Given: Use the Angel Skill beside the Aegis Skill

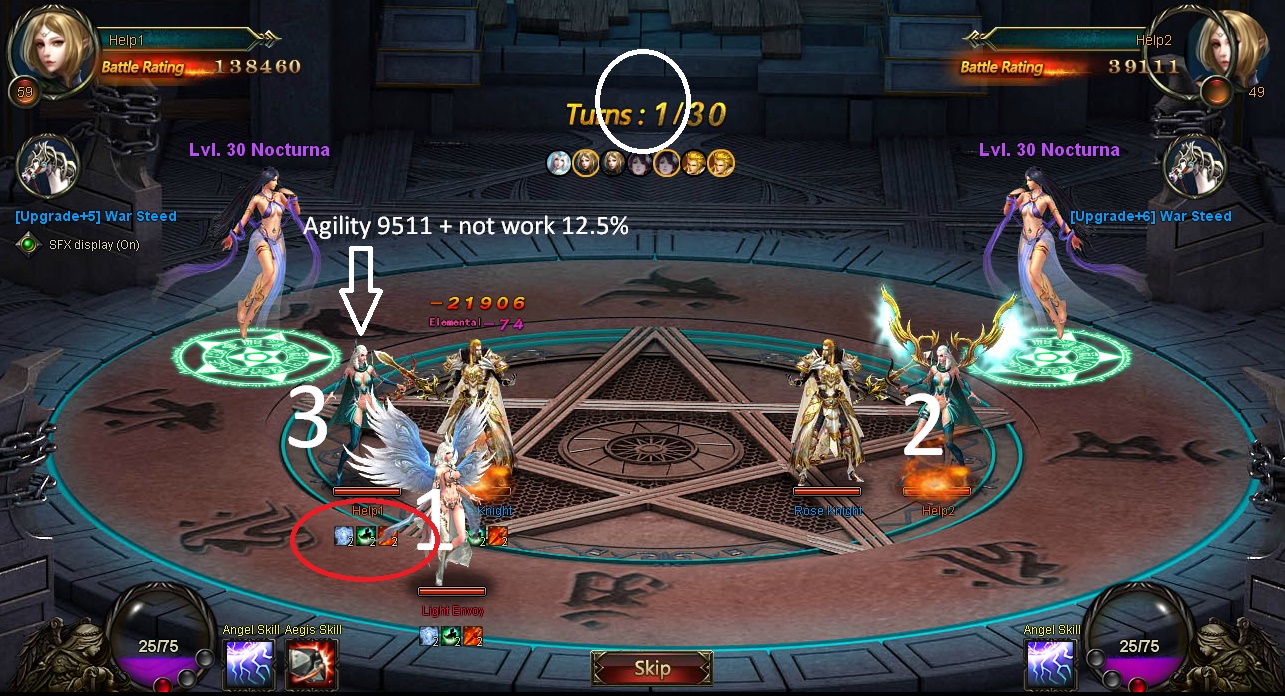Looking at the screenshot, I should click(249, 664).
